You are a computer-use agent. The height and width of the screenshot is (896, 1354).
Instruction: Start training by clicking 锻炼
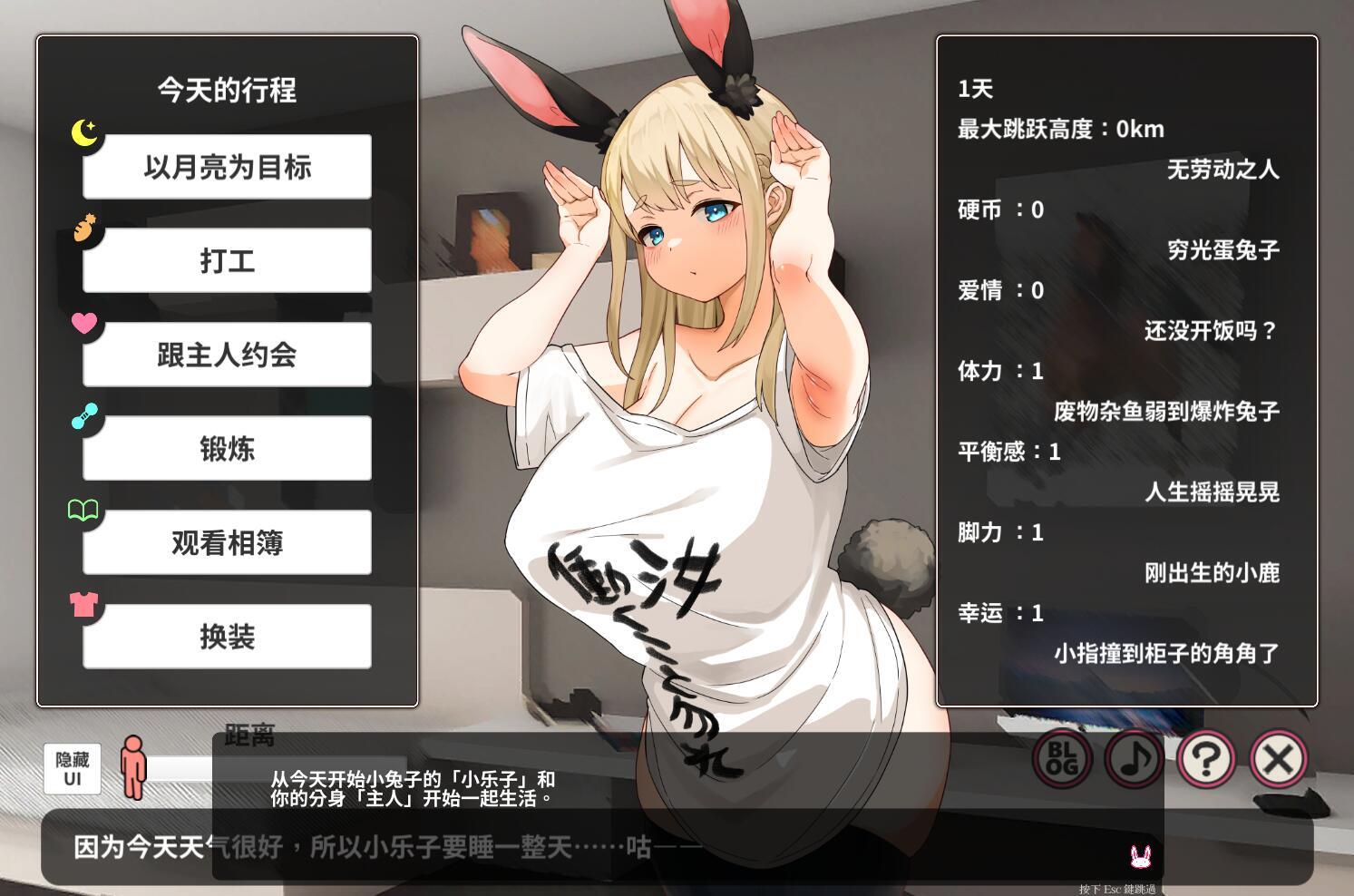(x=227, y=449)
